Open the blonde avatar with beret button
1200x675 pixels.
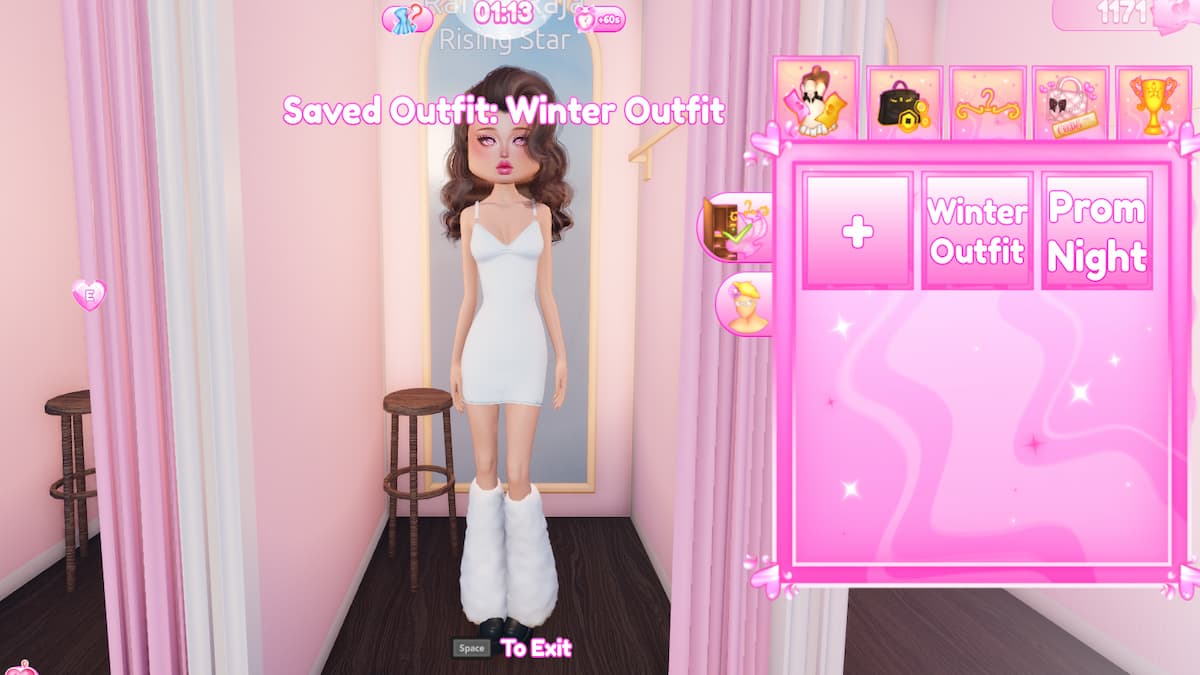[x=746, y=304]
